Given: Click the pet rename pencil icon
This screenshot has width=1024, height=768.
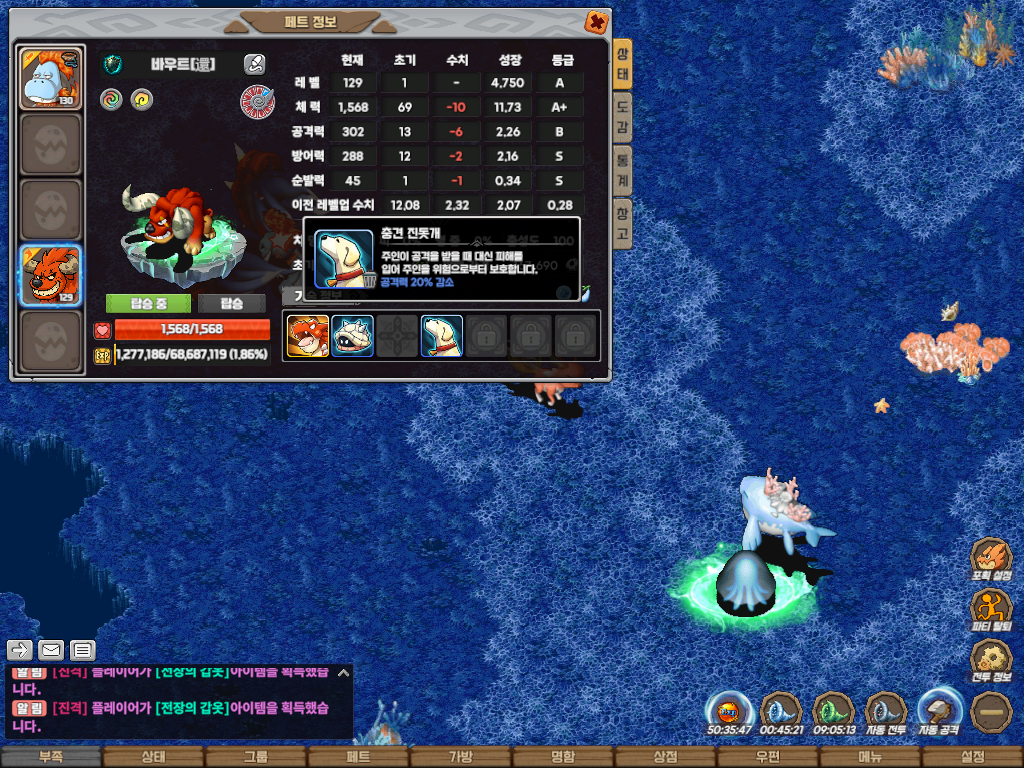Looking at the screenshot, I should [x=255, y=64].
